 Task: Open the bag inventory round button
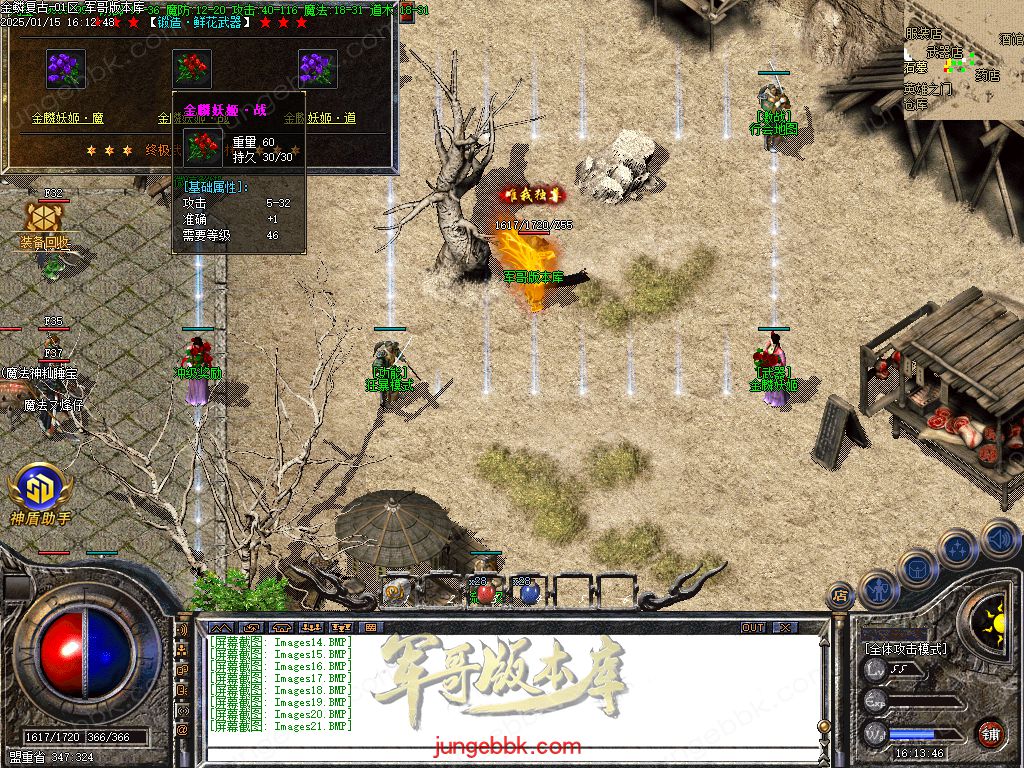(x=917, y=568)
